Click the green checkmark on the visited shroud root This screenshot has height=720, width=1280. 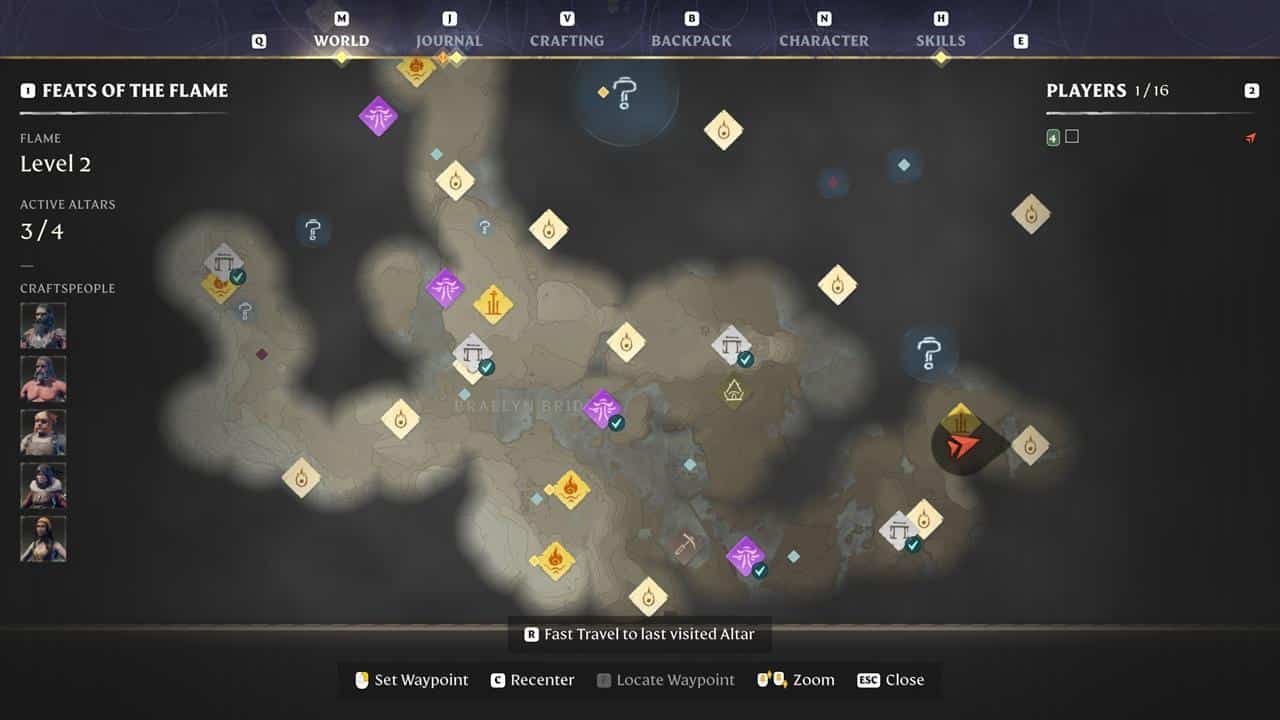pos(615,423)
